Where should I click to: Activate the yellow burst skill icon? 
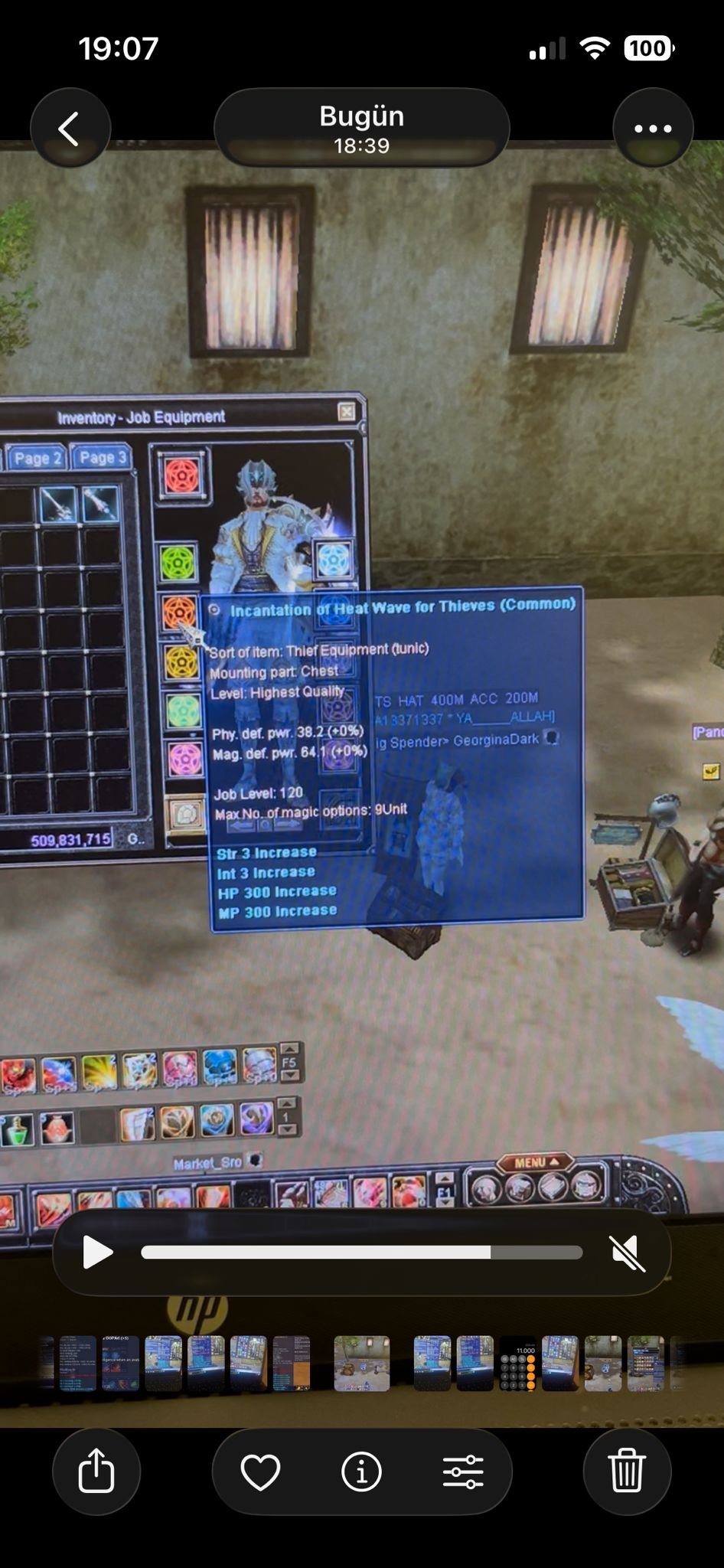click(x=99, y=1073)
